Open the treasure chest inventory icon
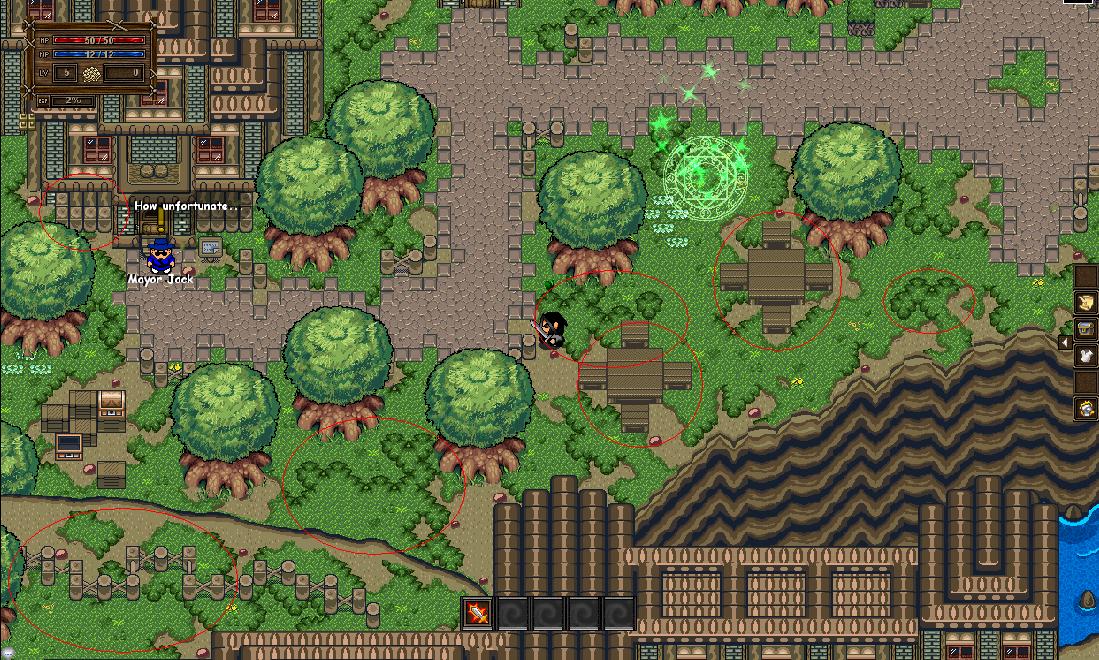Viewport: 1099px width, 660px height. pos(1085,329)
